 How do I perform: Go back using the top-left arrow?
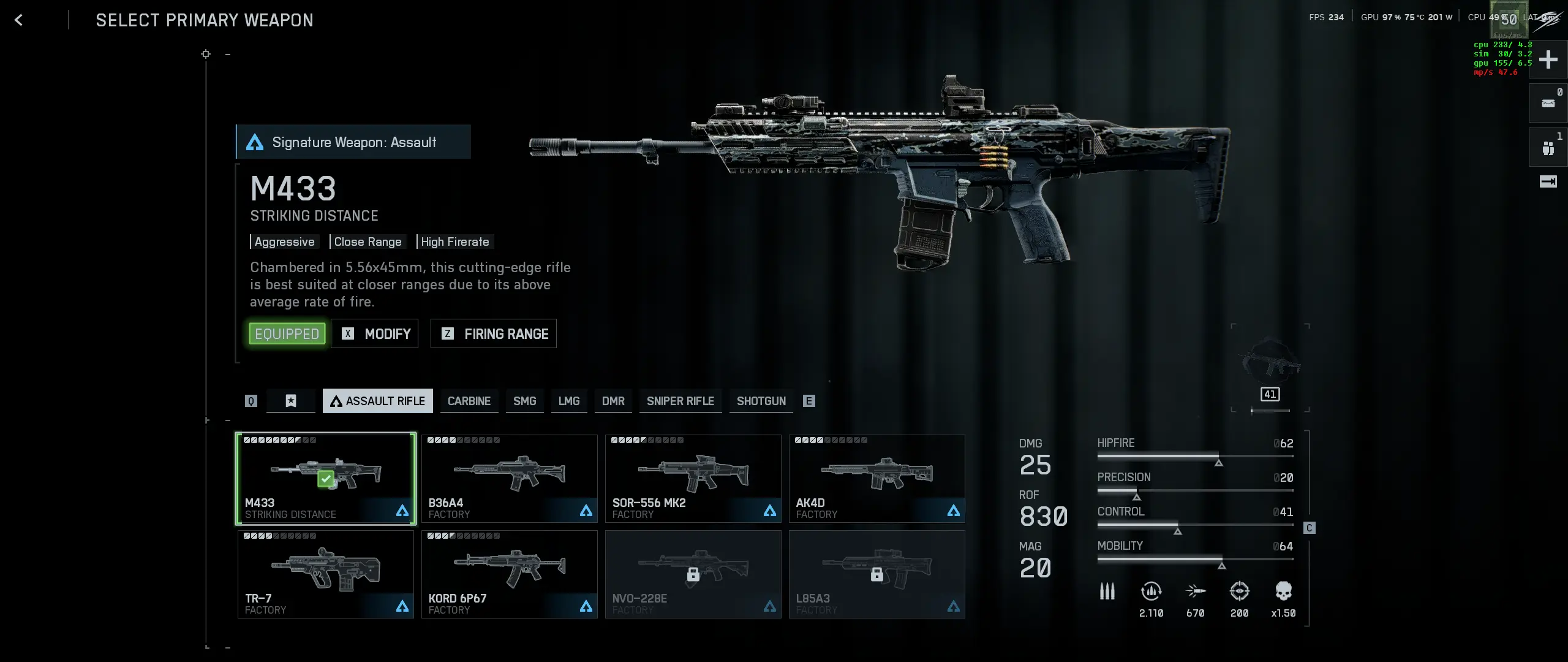point(18,20)
